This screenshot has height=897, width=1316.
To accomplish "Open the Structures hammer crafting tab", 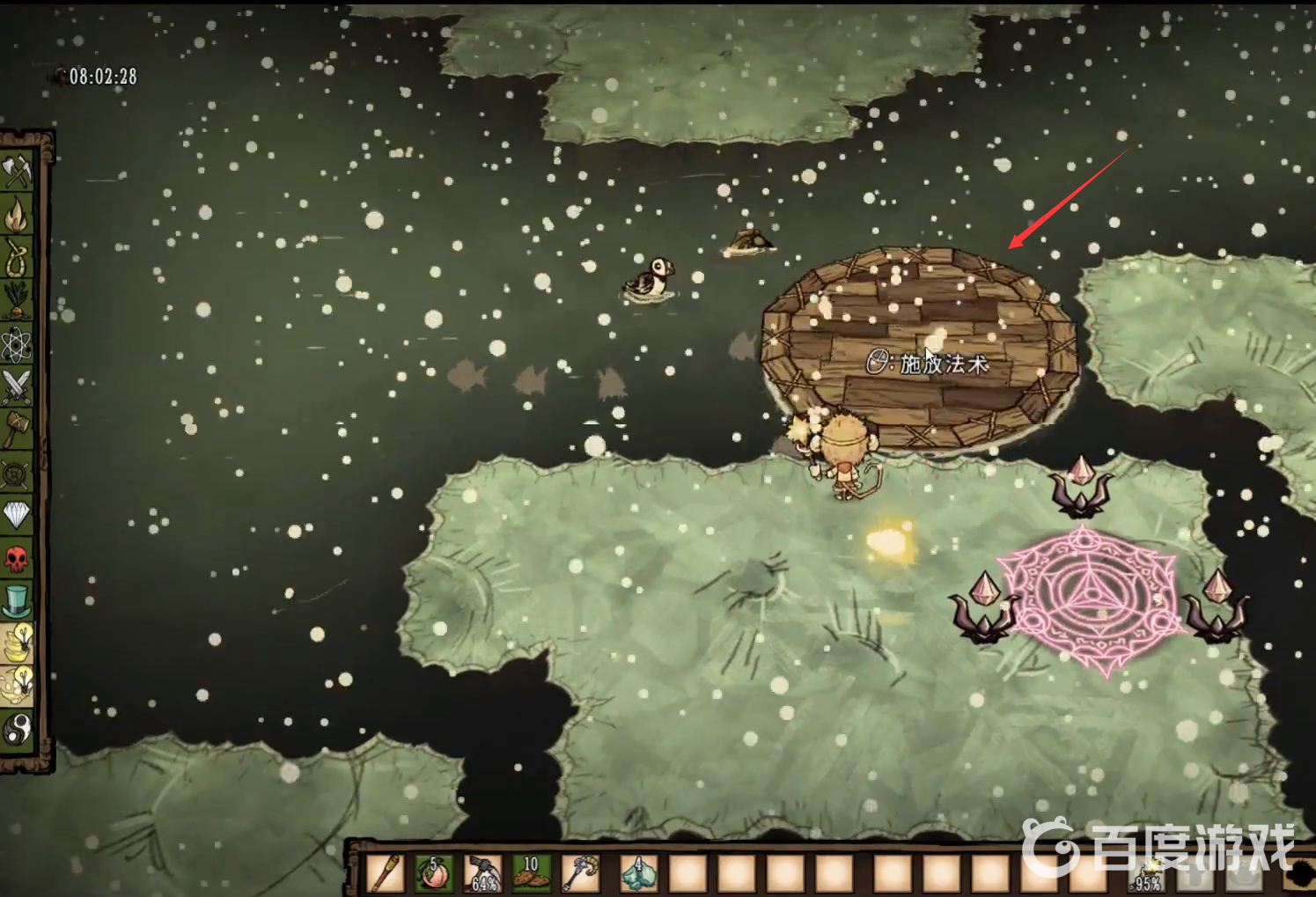I will pos(17,430).
